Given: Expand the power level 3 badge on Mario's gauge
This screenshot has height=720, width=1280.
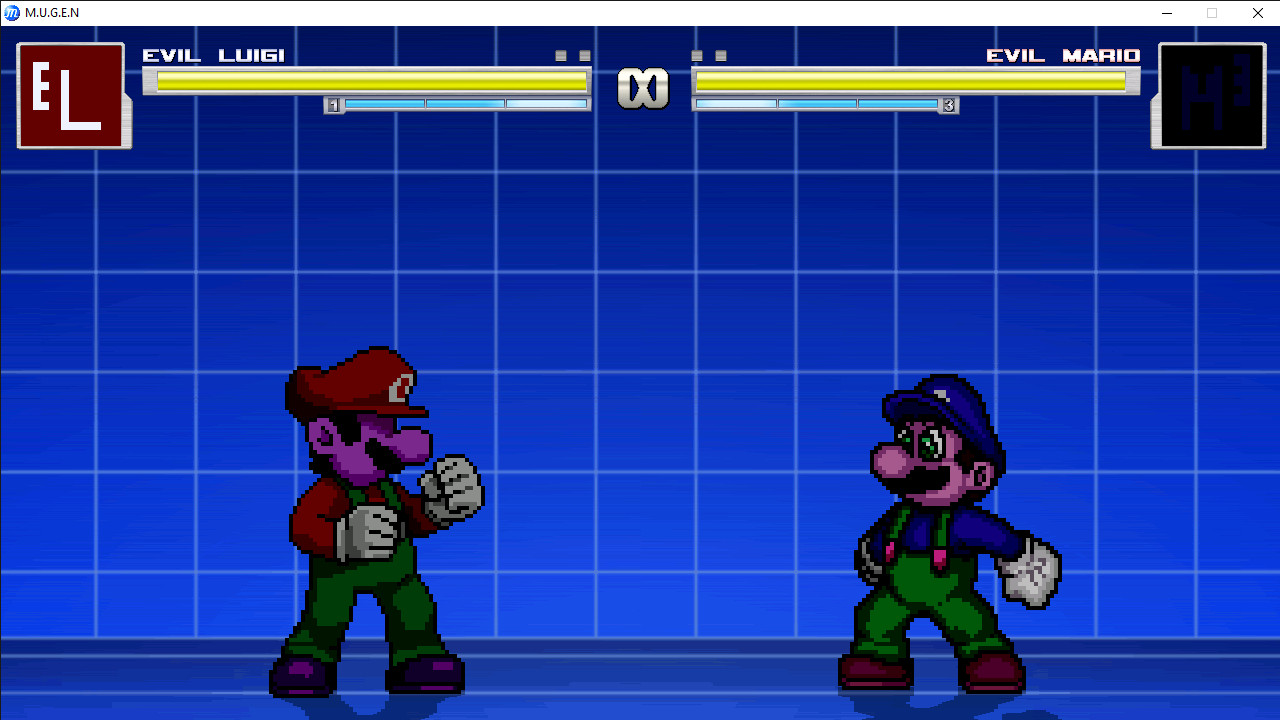Looking at the screenshot, I should tap(950, 104).
